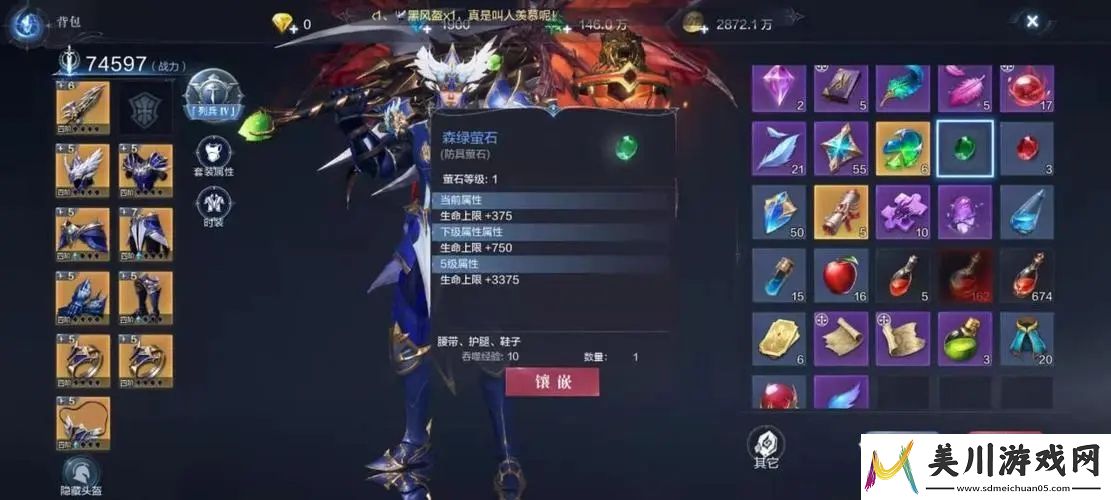This screenshot has width=1111, height=500.
Task: Select the purple crystal with count 2
Action: click(778, 88)
